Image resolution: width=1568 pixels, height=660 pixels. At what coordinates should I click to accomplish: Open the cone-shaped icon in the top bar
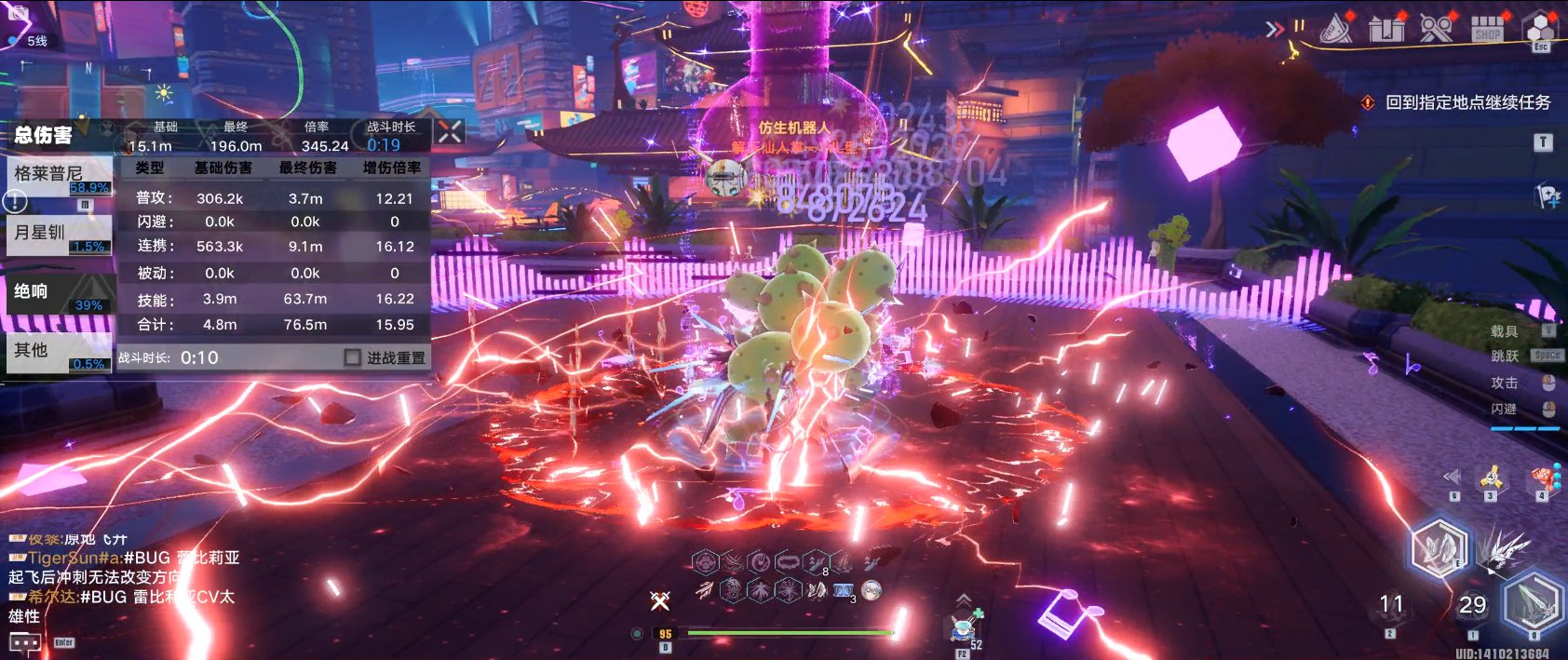click(x=1337, y=29)
